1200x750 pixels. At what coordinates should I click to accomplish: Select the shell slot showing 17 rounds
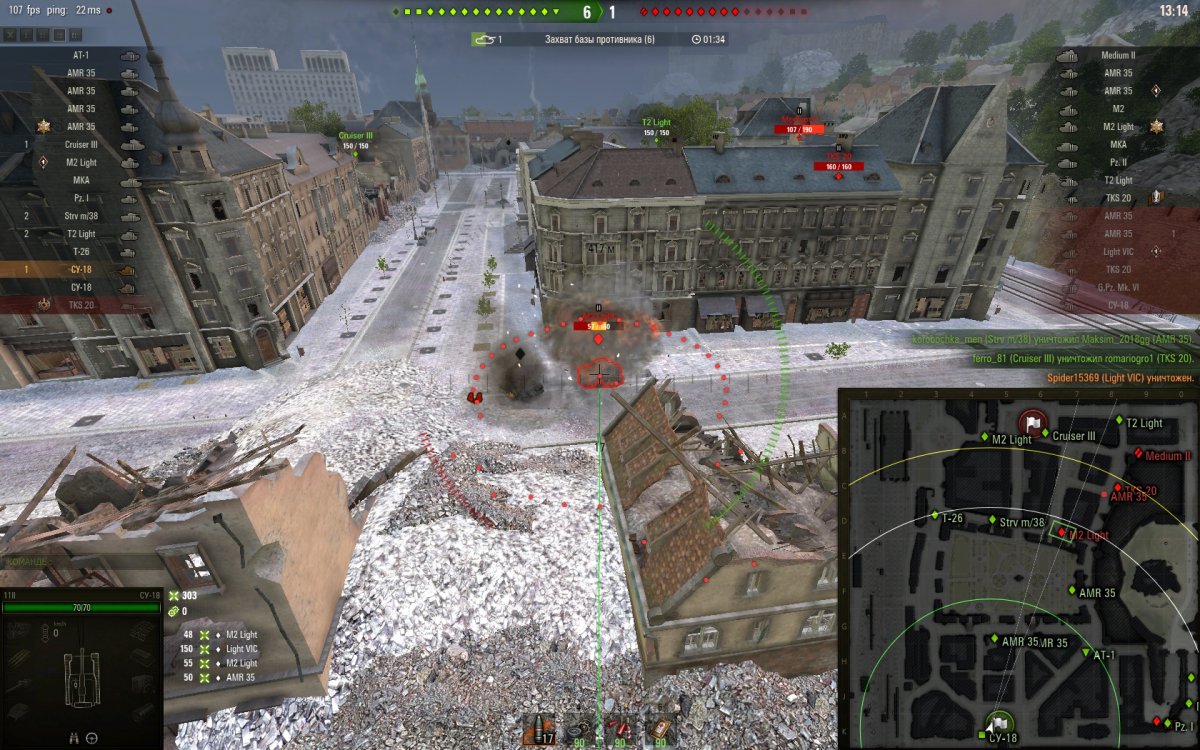click(540, 731)
